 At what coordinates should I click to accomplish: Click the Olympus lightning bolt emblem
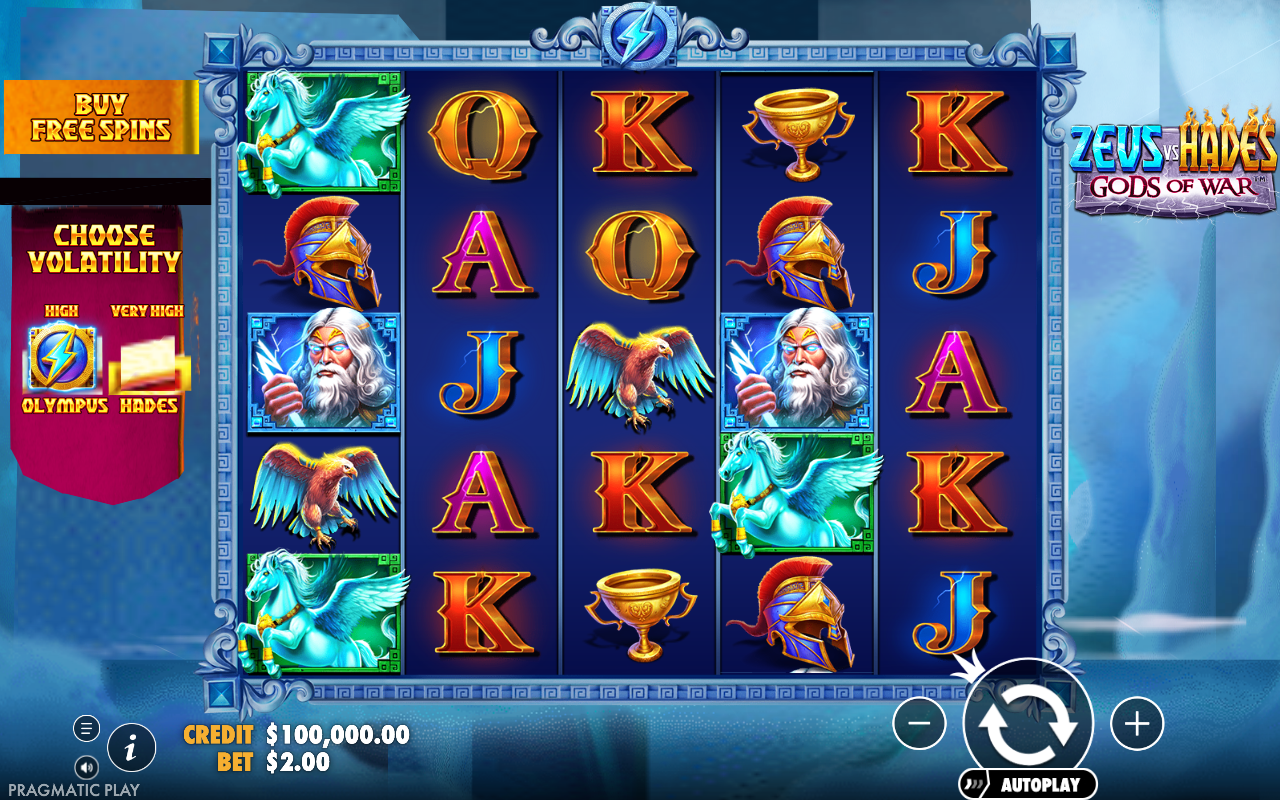tap(62, 360)
